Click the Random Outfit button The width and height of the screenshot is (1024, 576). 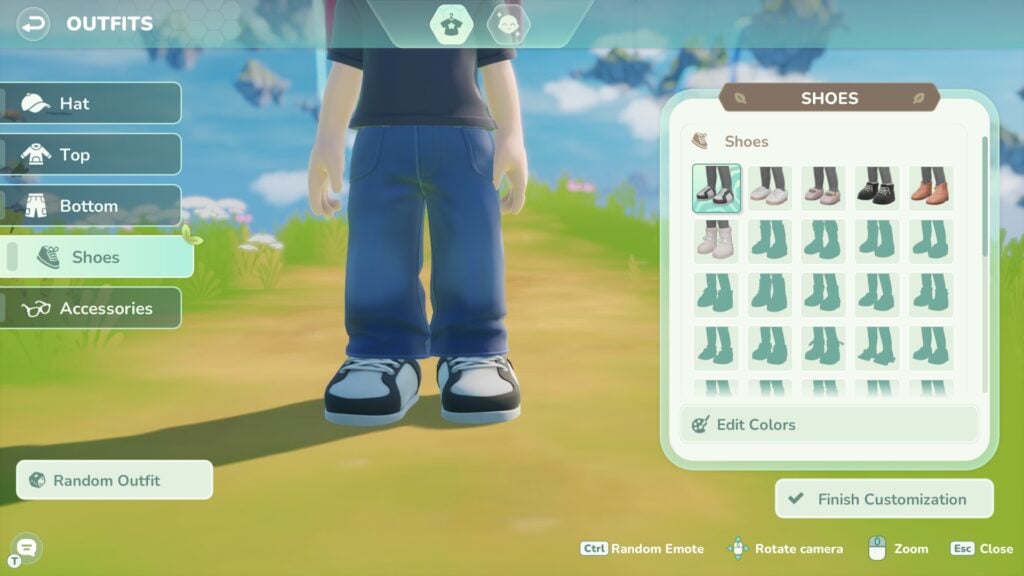coord(115,480)
